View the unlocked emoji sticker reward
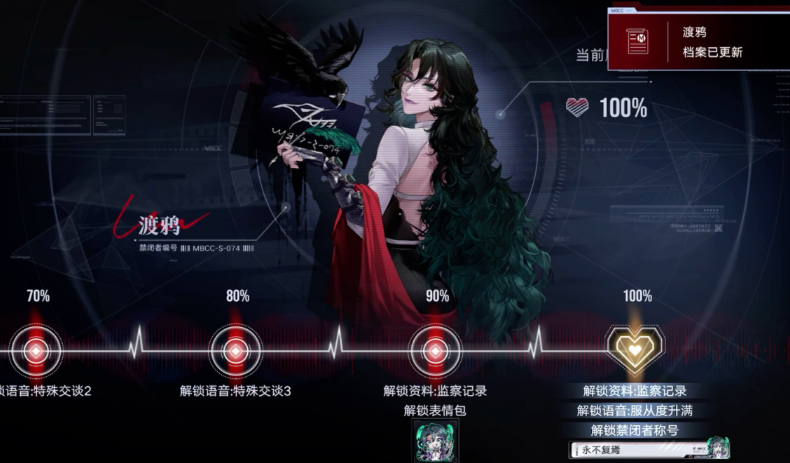Image resolution: width=790 pixels, height=463 pixels. point(436,440)
